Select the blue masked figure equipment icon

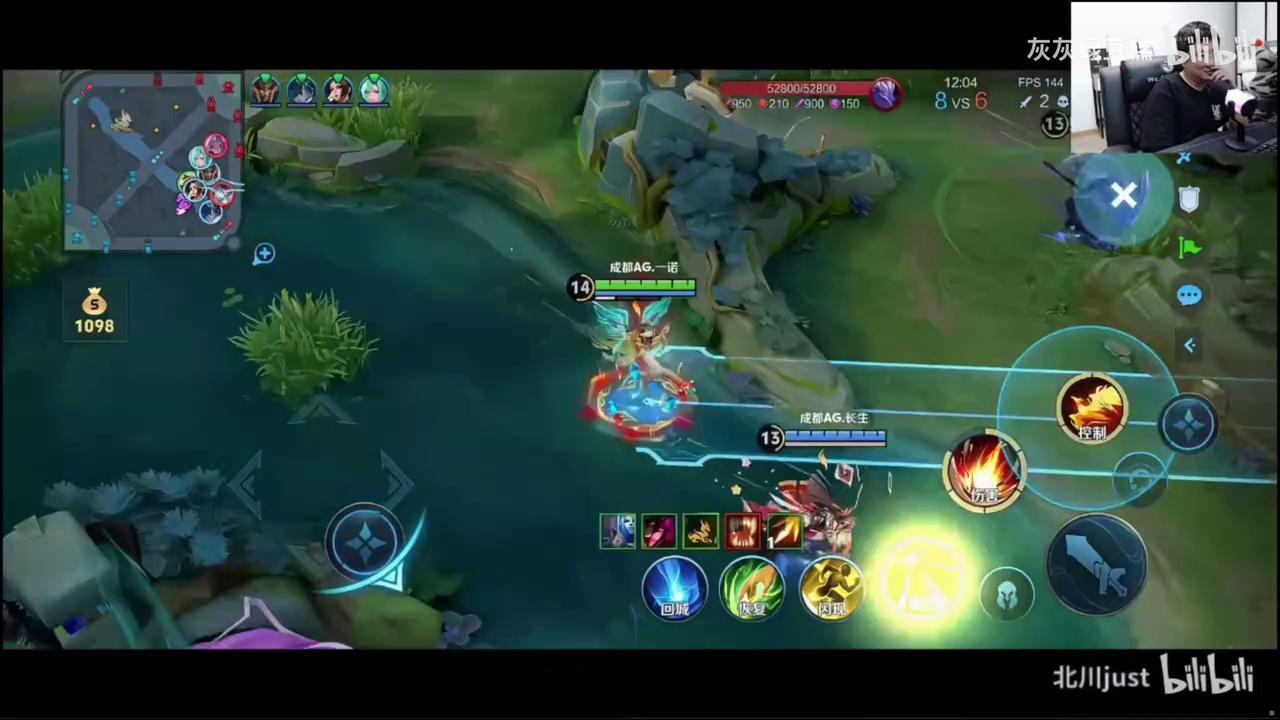tap(618, 531)
